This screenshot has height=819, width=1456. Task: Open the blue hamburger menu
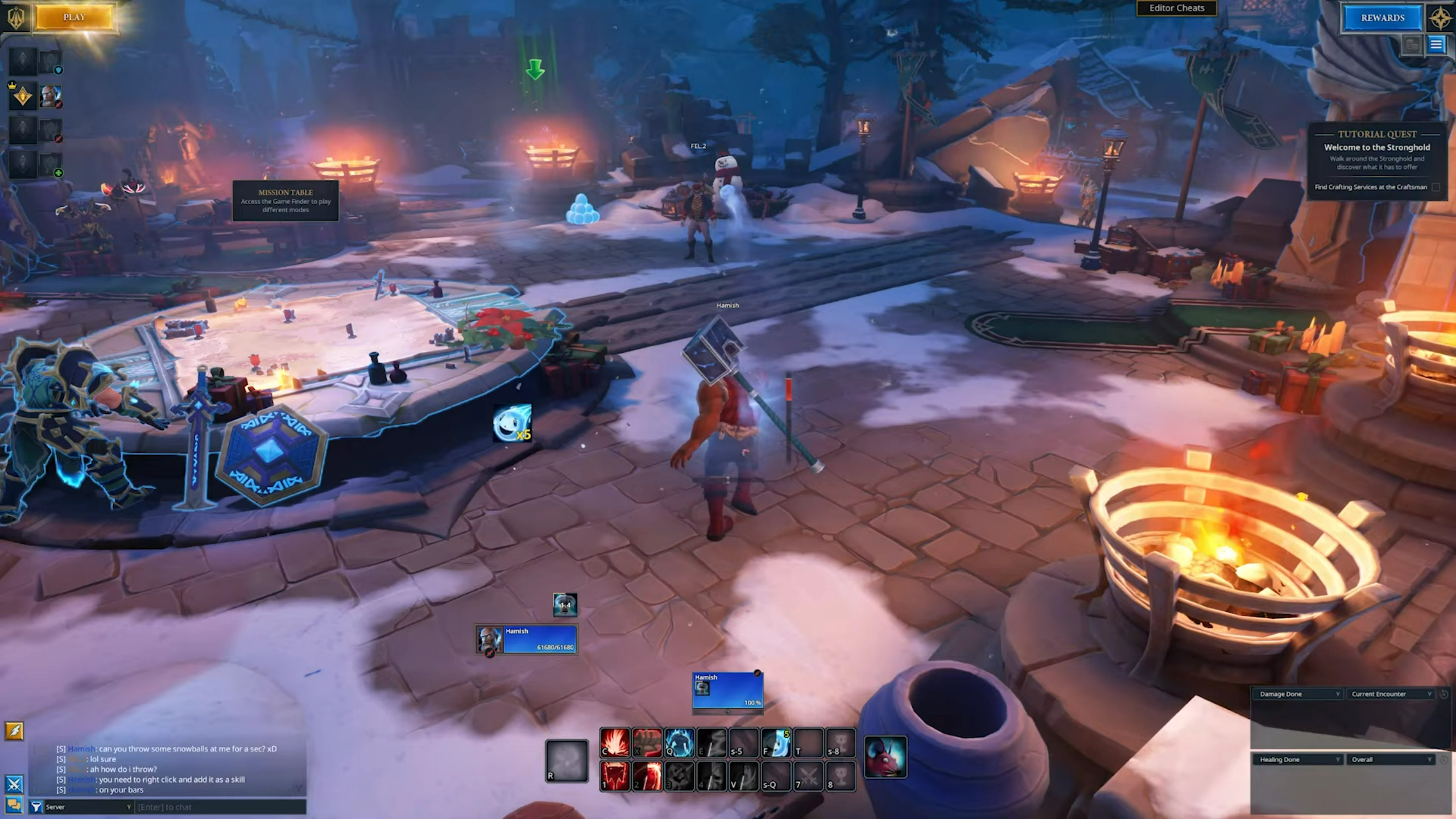pos(1436,44)
